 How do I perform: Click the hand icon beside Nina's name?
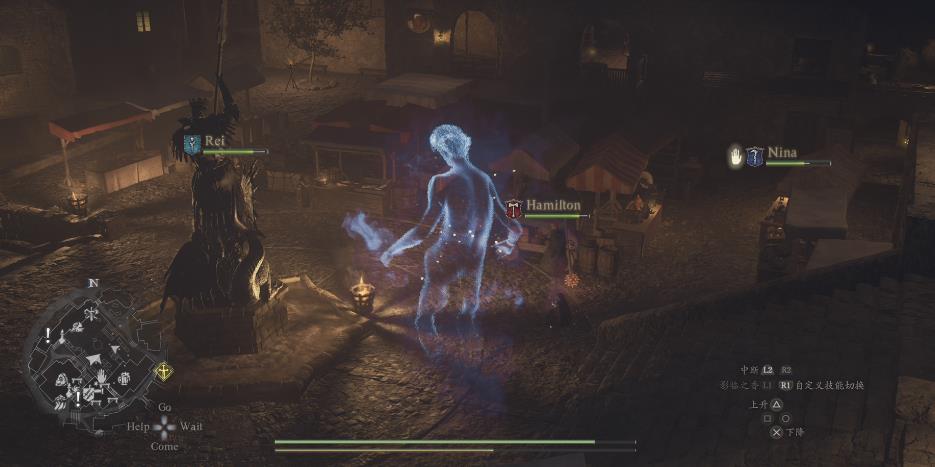click(734, 156)
